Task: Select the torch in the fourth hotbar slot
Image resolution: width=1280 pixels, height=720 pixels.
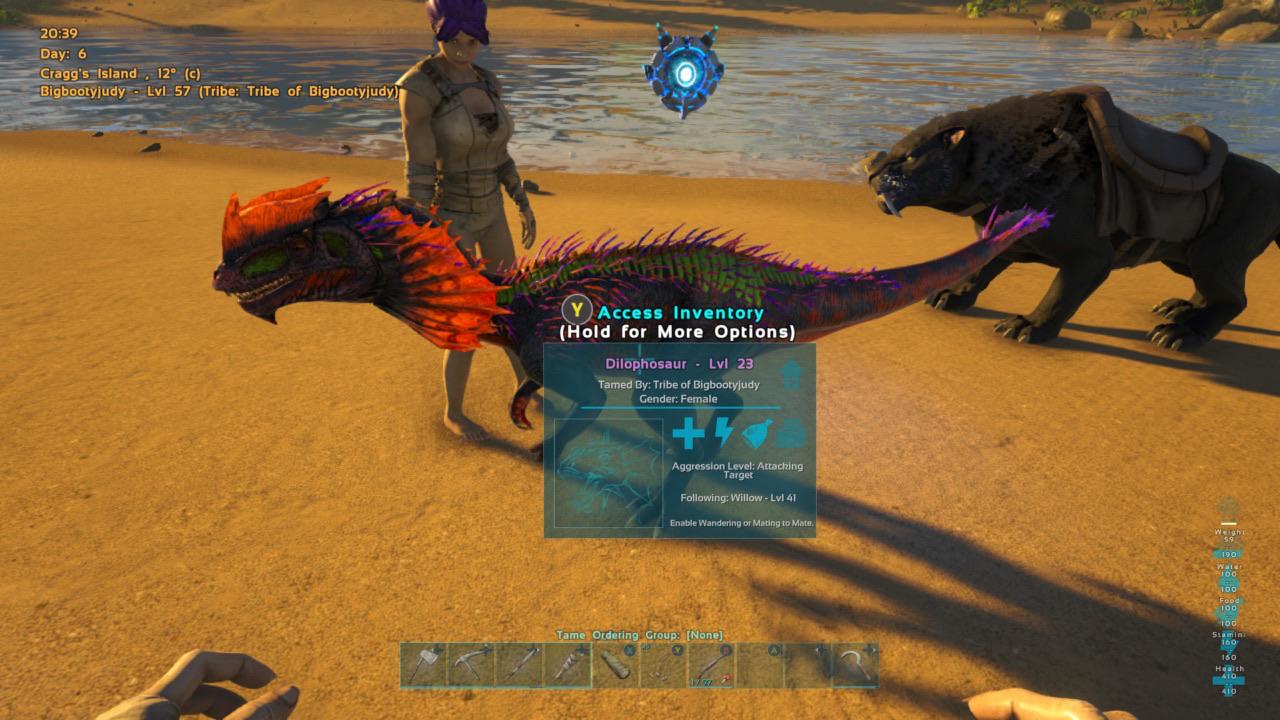Action: click(x=567, y=670)
